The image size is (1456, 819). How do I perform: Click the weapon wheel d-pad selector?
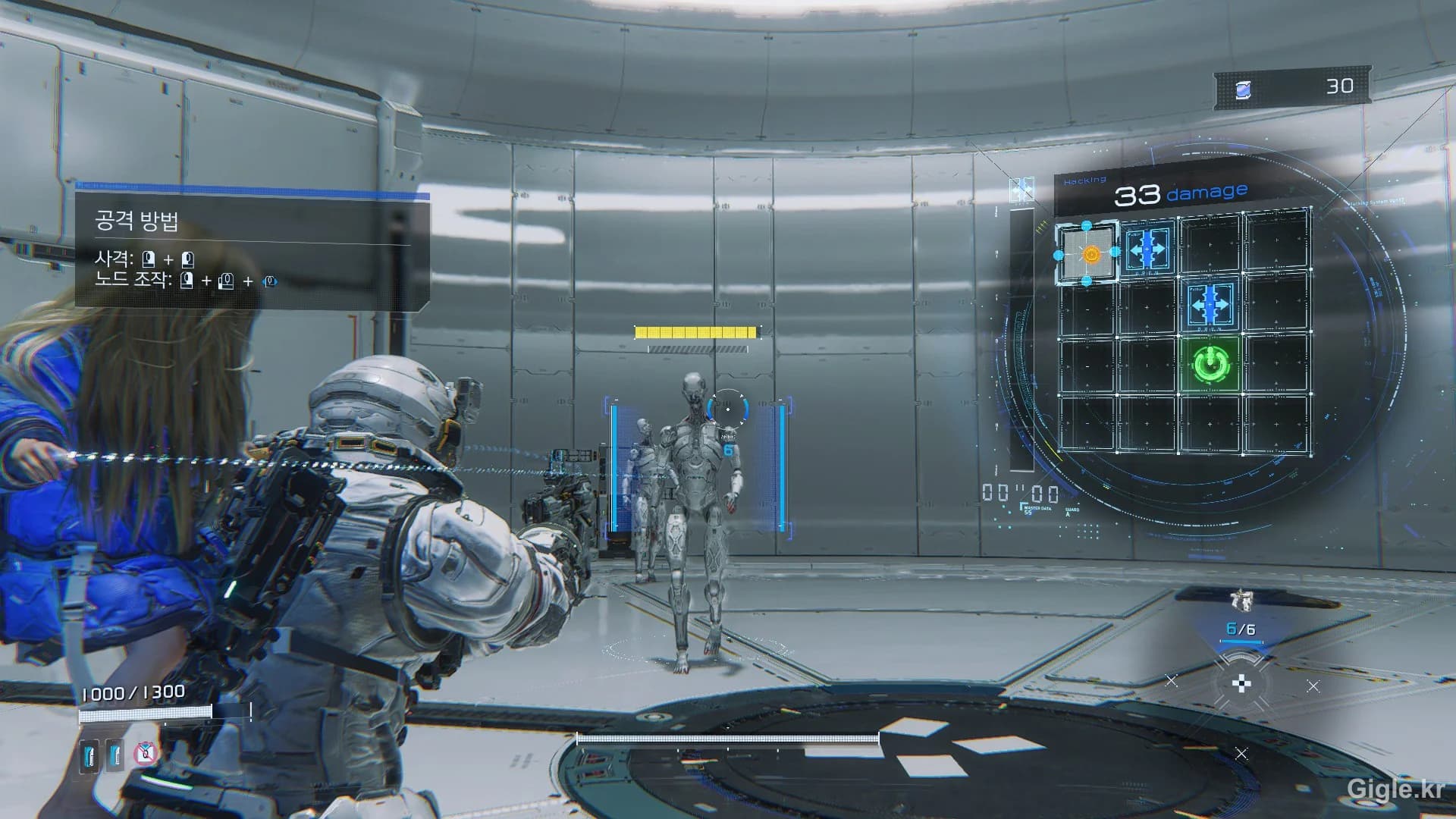click(1241, 684)
